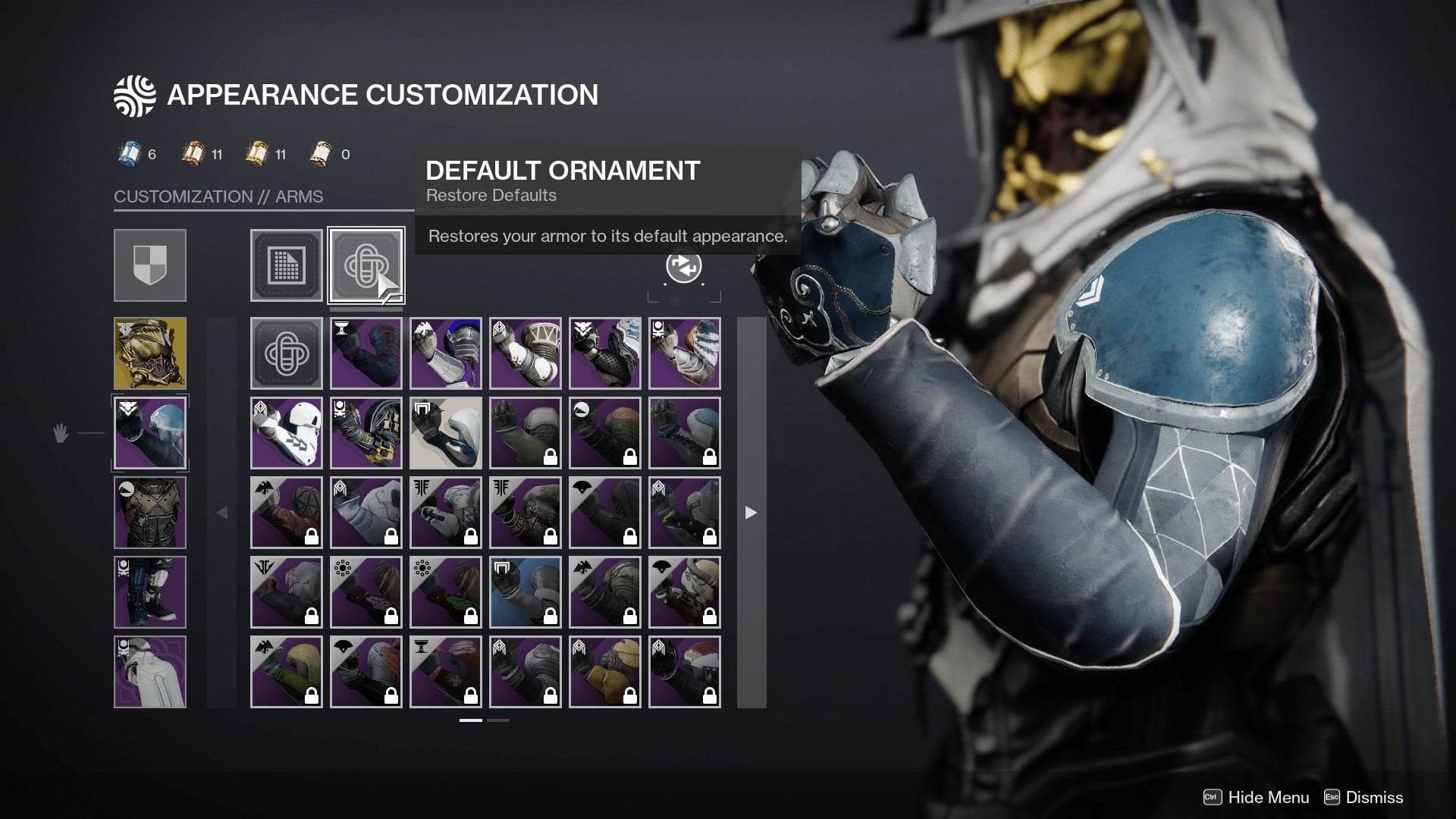Viewport: 1456px width, 819px height.
Task: Click Dismiss to close appearance customization
Action: (1376, 798)
